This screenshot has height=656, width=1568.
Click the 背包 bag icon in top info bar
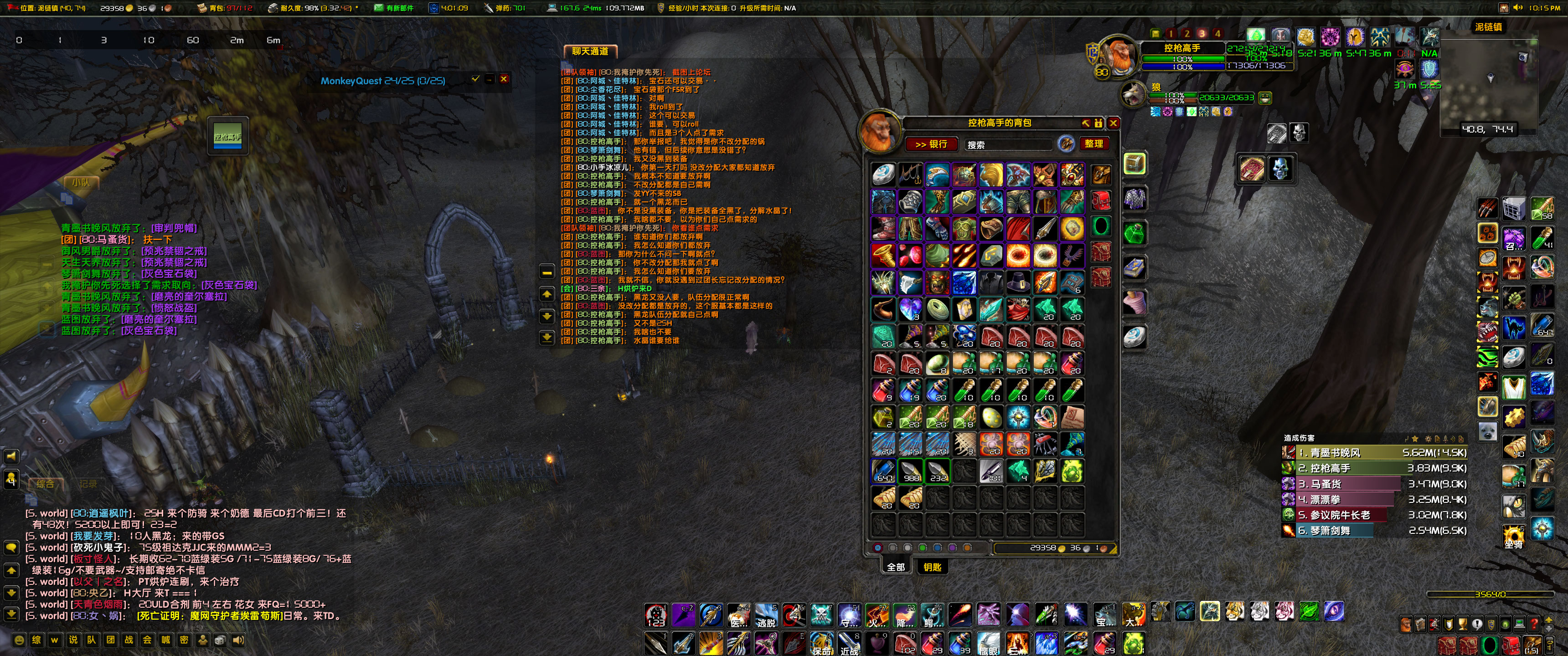[x=201, y=9]
